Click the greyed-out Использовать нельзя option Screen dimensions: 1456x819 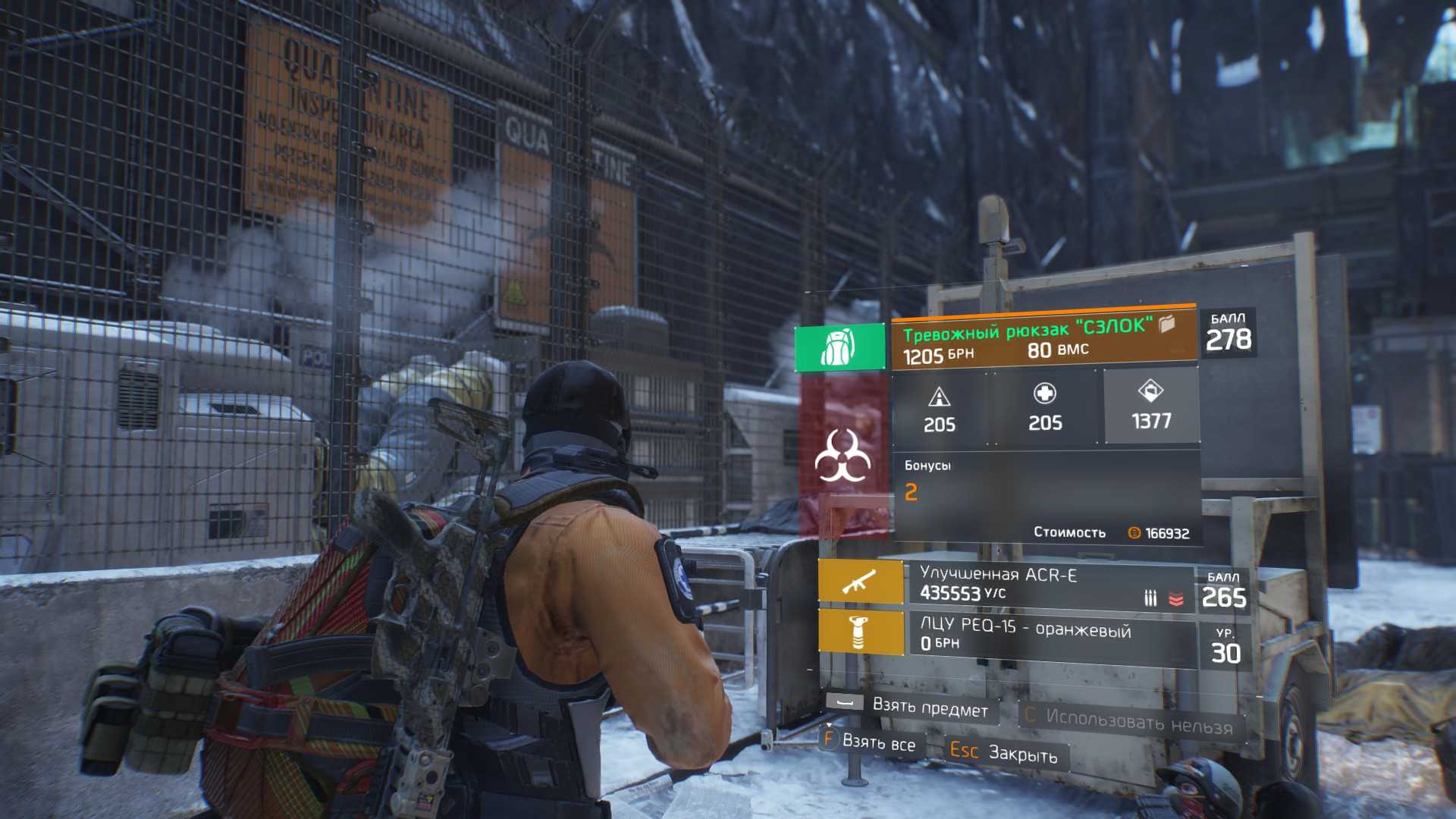tap(1128, 720)
